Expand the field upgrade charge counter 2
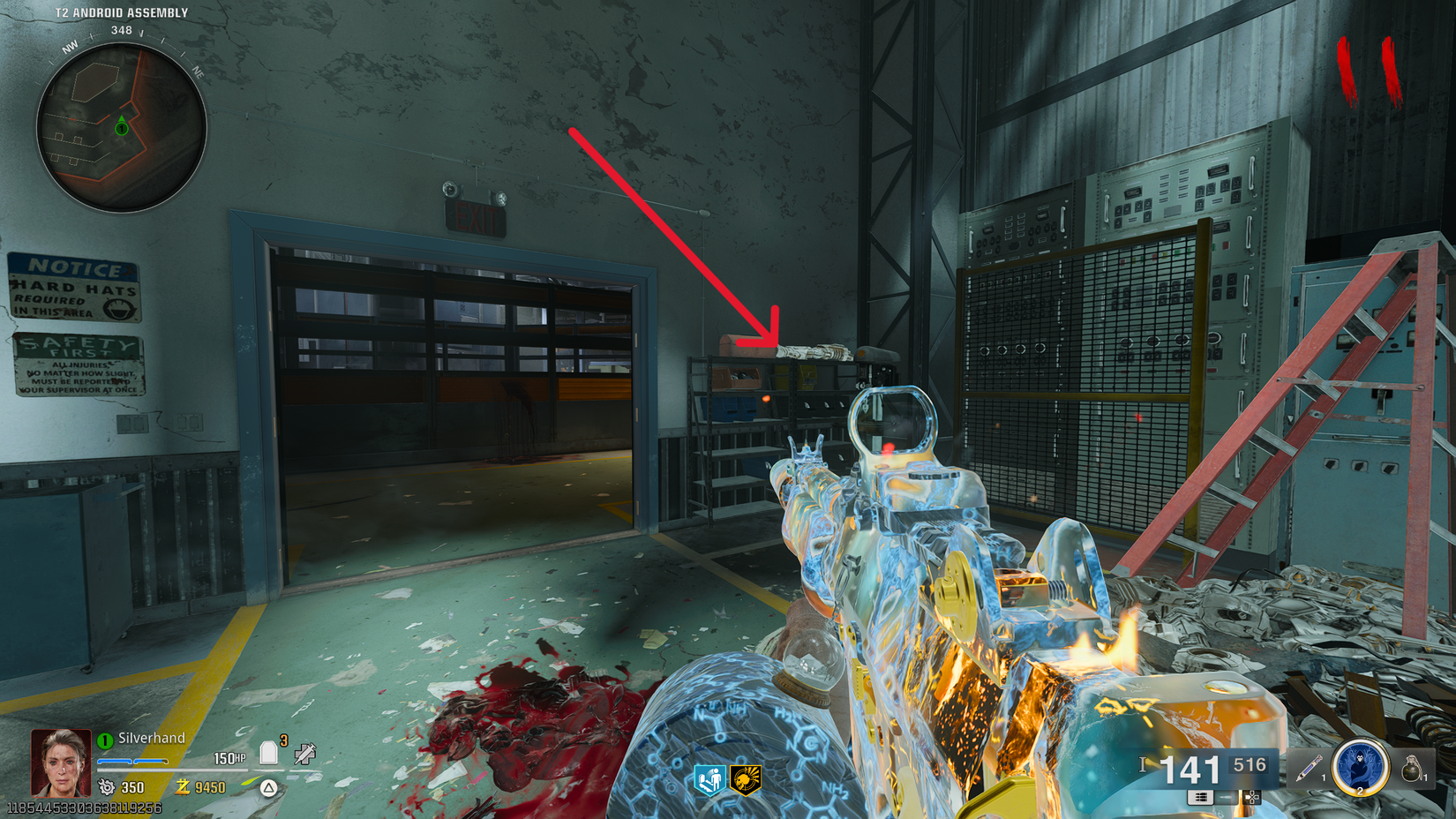1456x819 pixels. click(1360, 791)
